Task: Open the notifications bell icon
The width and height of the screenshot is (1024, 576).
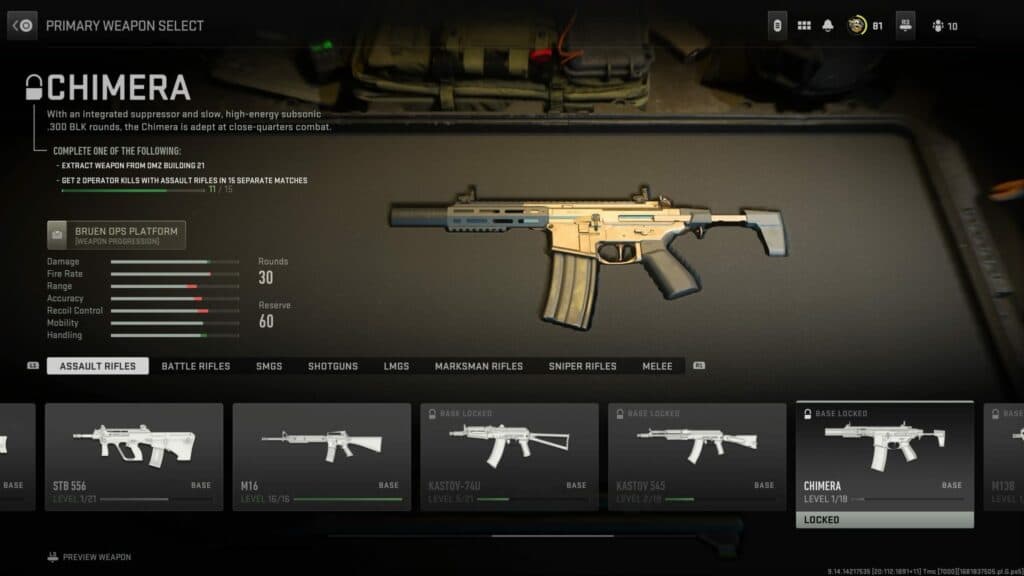Action: (828, 26)
